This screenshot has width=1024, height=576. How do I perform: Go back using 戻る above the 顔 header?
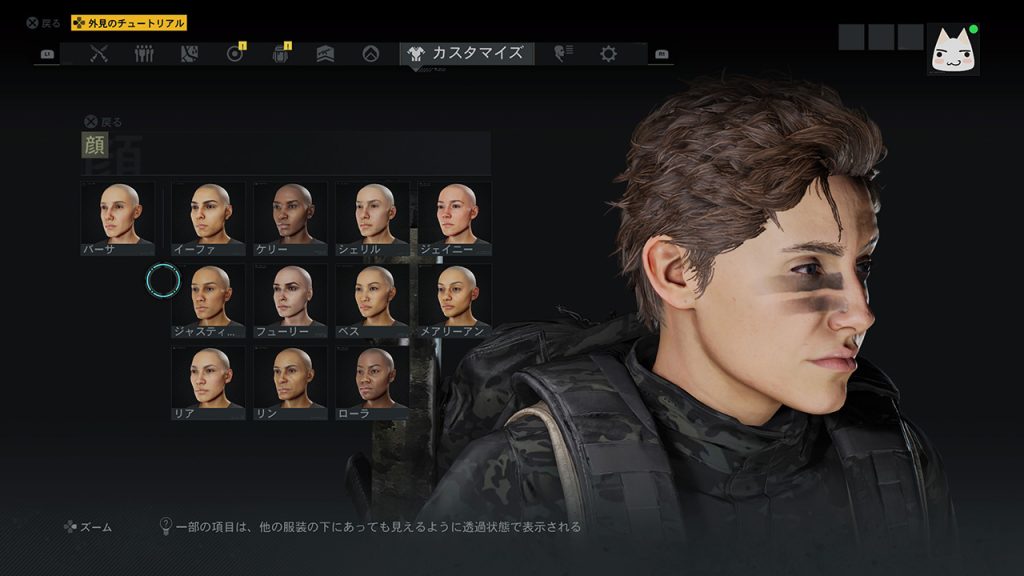pyautogui.click(x=104, y=121)
